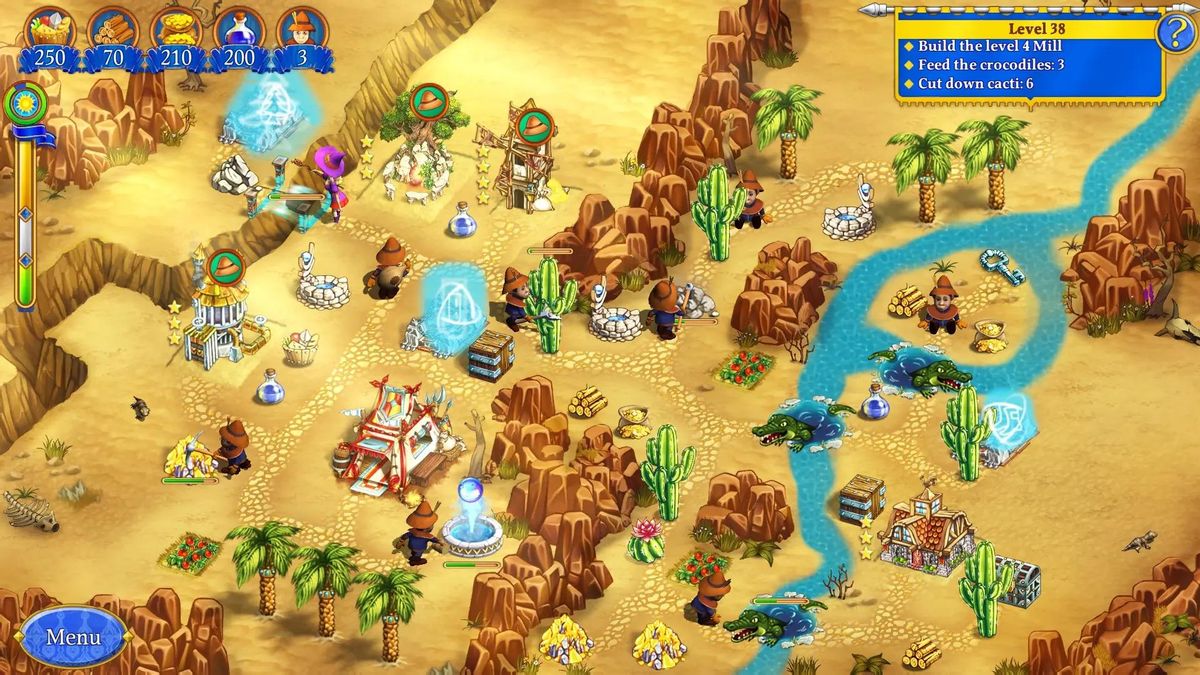
Task: Select the Level 38 objectives panel
Action: pos(1028,56)
